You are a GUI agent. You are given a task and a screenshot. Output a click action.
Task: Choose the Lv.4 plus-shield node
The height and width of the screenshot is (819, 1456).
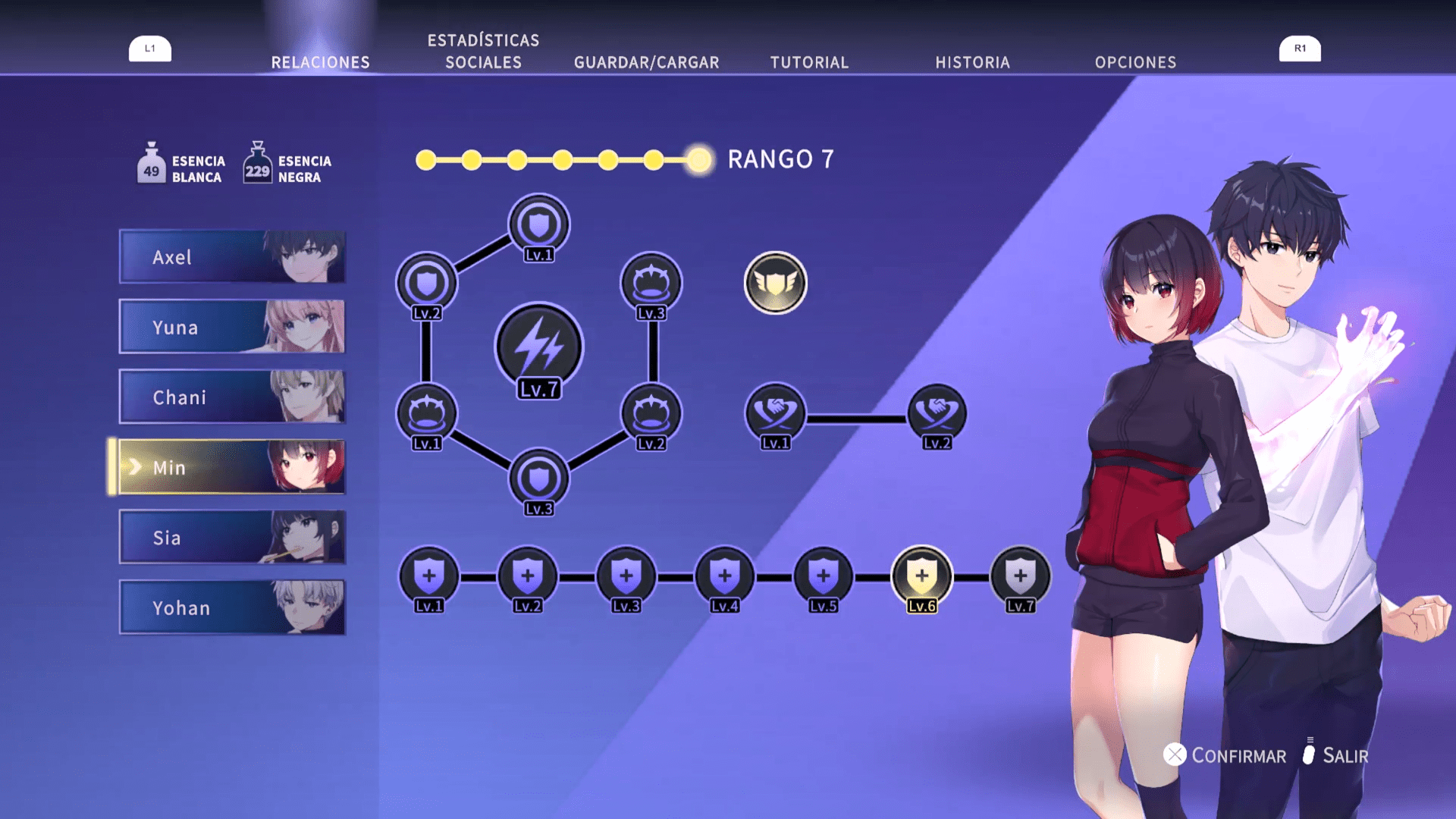(724, 576)
